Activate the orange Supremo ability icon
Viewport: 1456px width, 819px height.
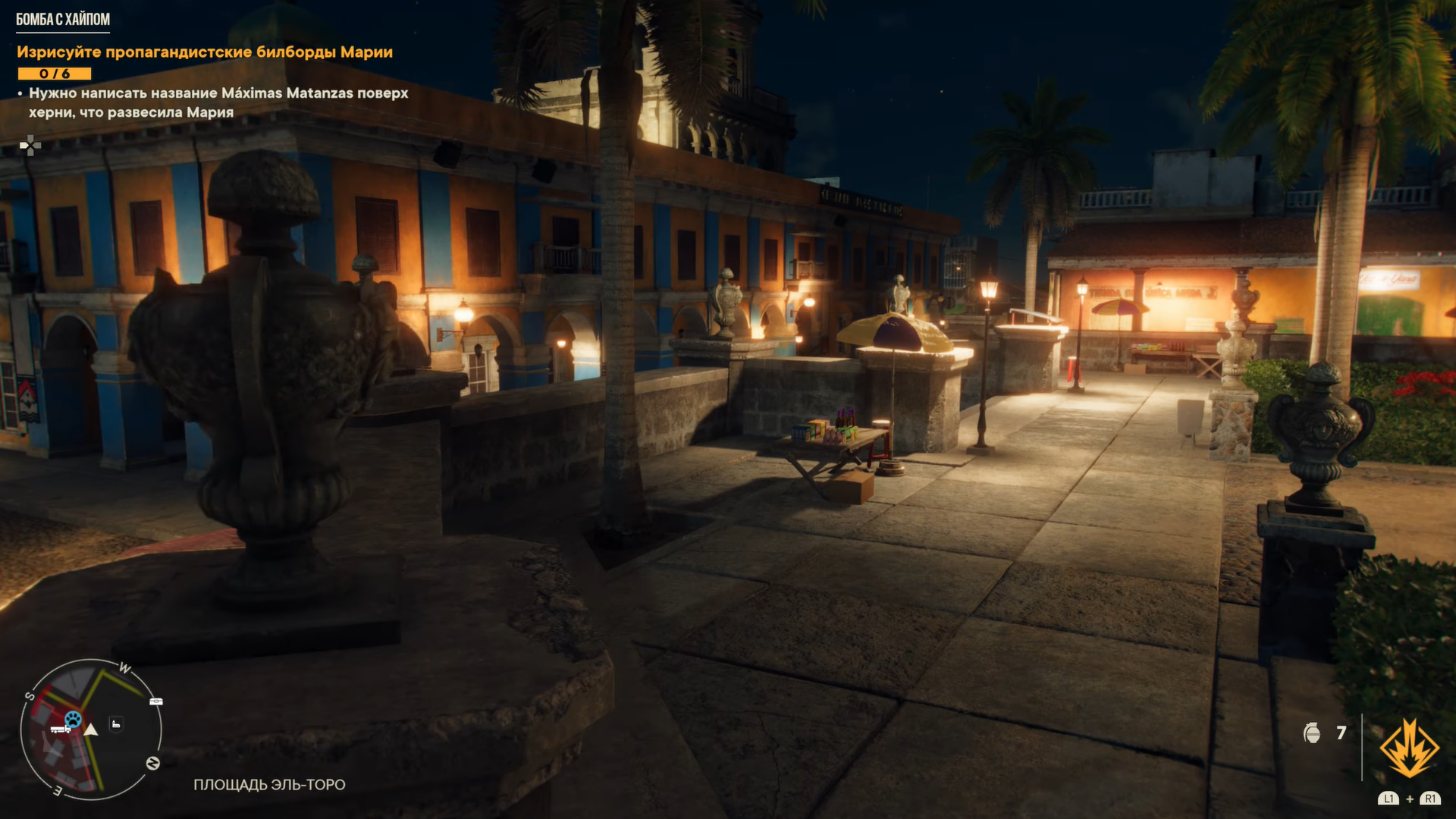coord(1409,748)
